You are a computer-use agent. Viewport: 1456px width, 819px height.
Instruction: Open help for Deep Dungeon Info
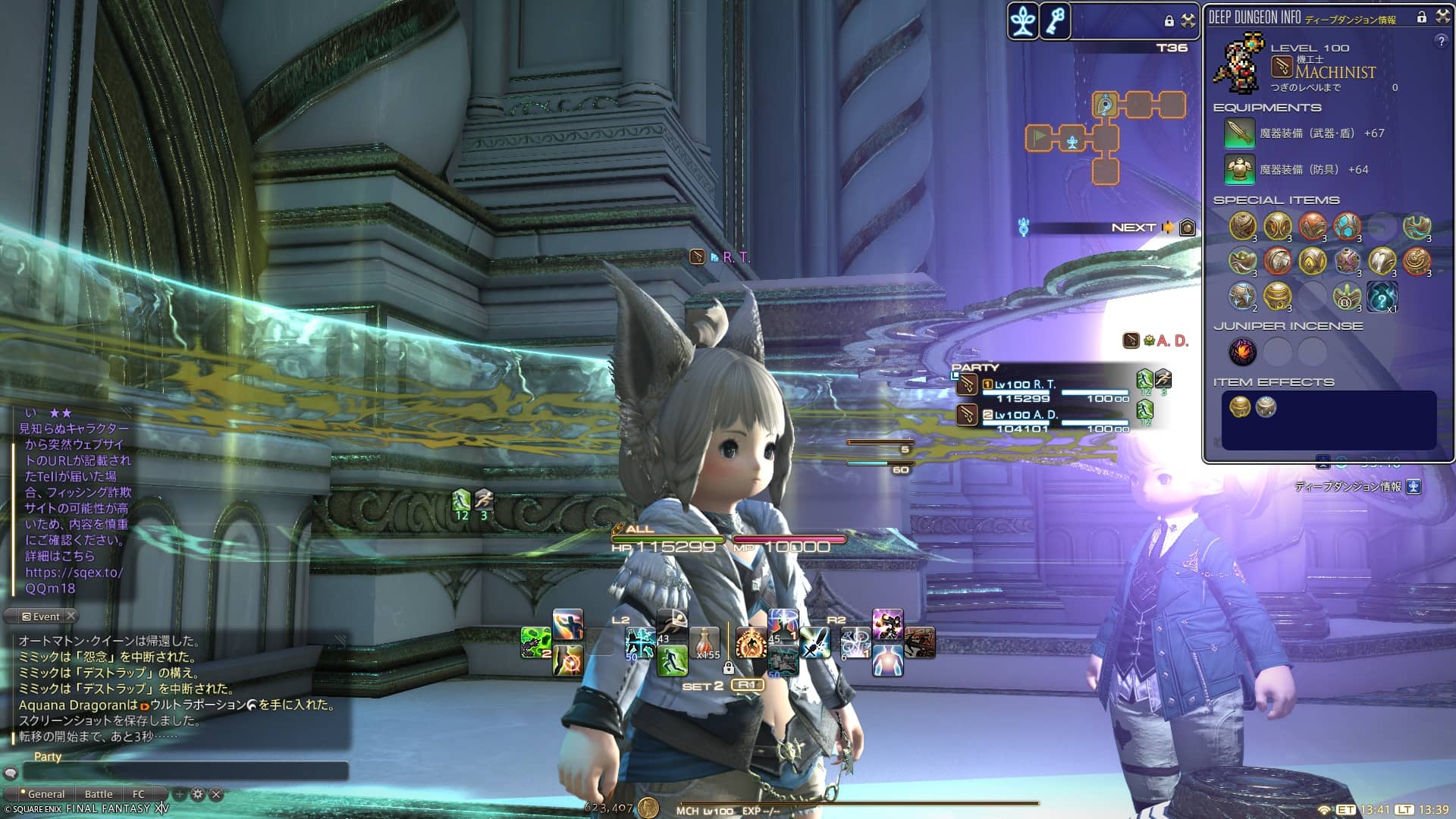(x=1441, y=42)
